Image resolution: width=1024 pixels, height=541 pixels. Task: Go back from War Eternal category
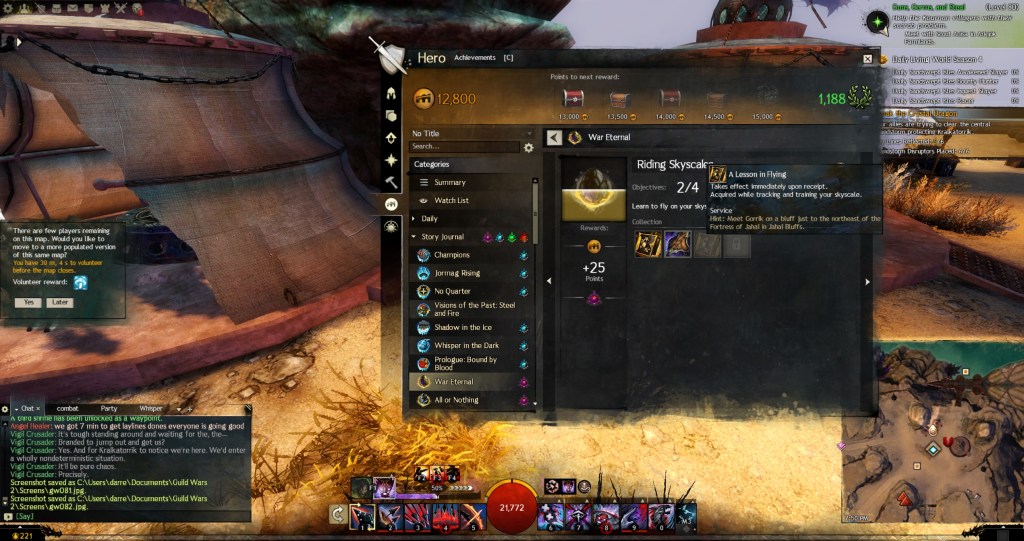click(554, 137)
